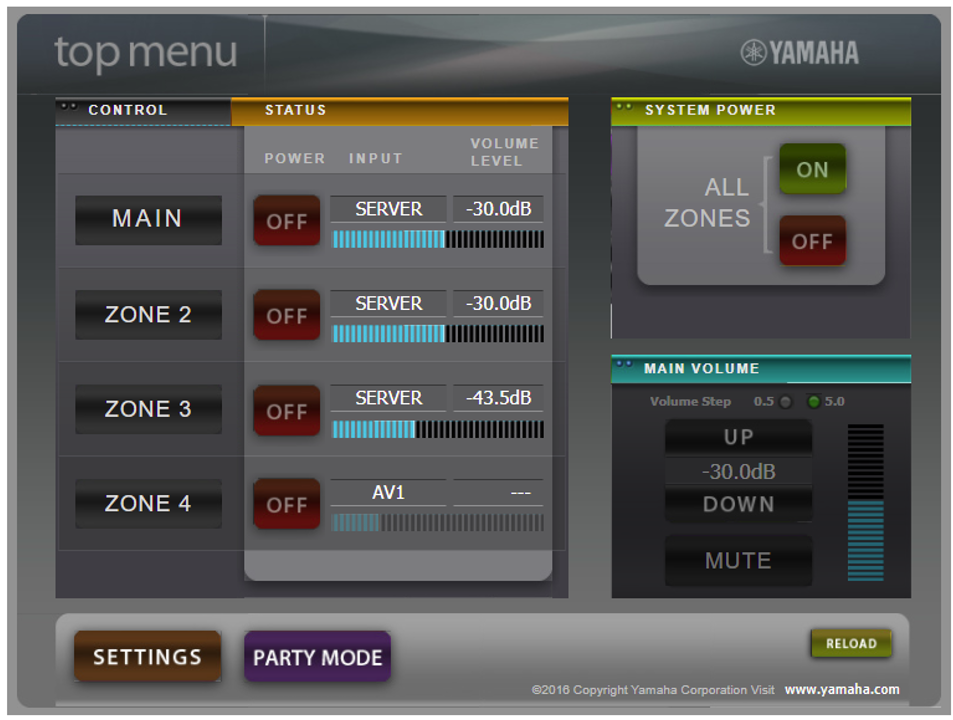This screenshot has width=953, height=720.
Task: Toggle the Zone 4 power button
Action: [x=286, y=505]
